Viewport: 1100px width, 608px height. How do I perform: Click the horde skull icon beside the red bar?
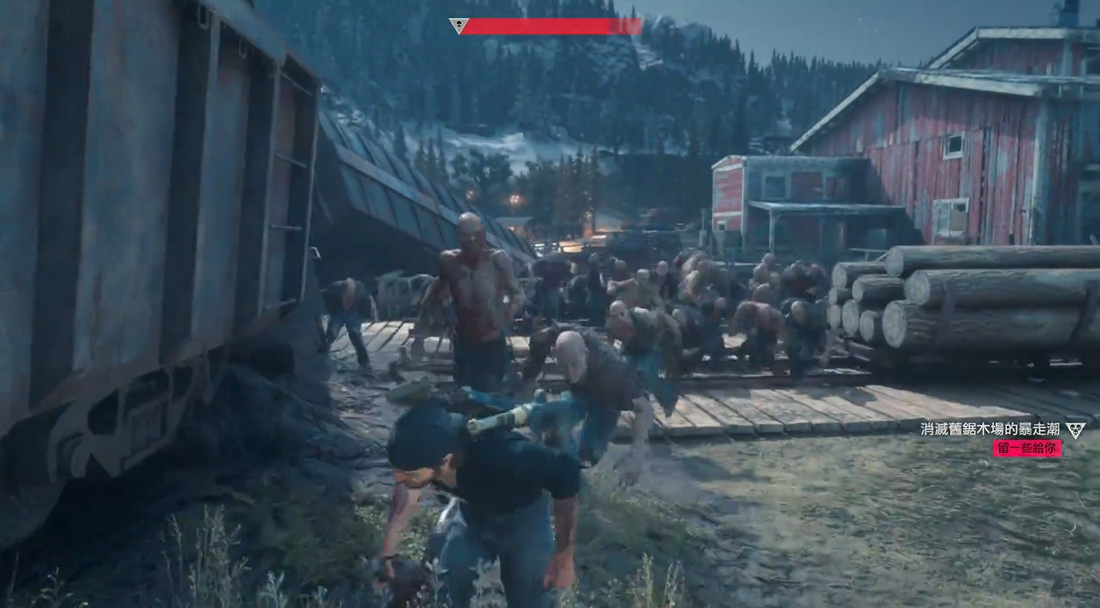pos(459,26)
